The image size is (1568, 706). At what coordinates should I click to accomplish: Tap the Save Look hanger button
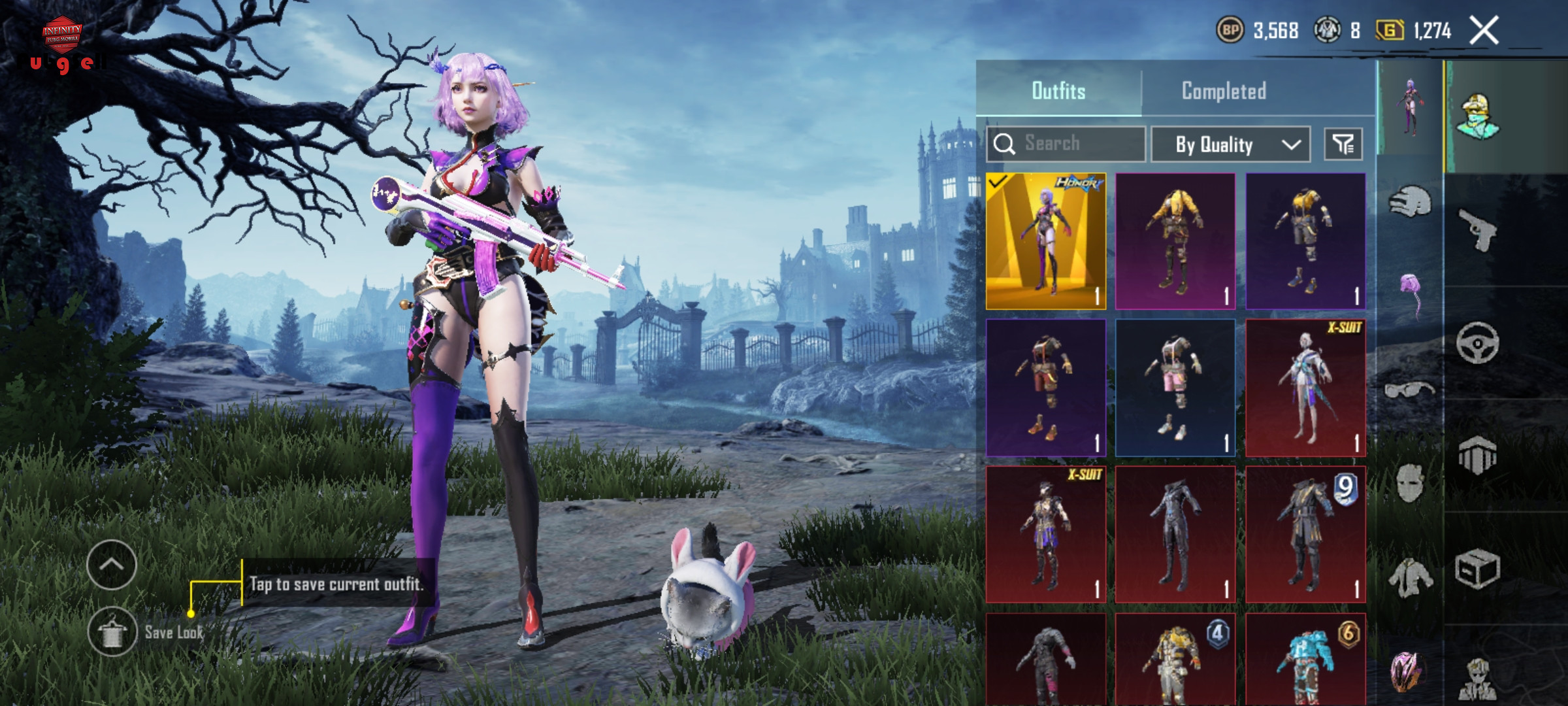point(112,631)
